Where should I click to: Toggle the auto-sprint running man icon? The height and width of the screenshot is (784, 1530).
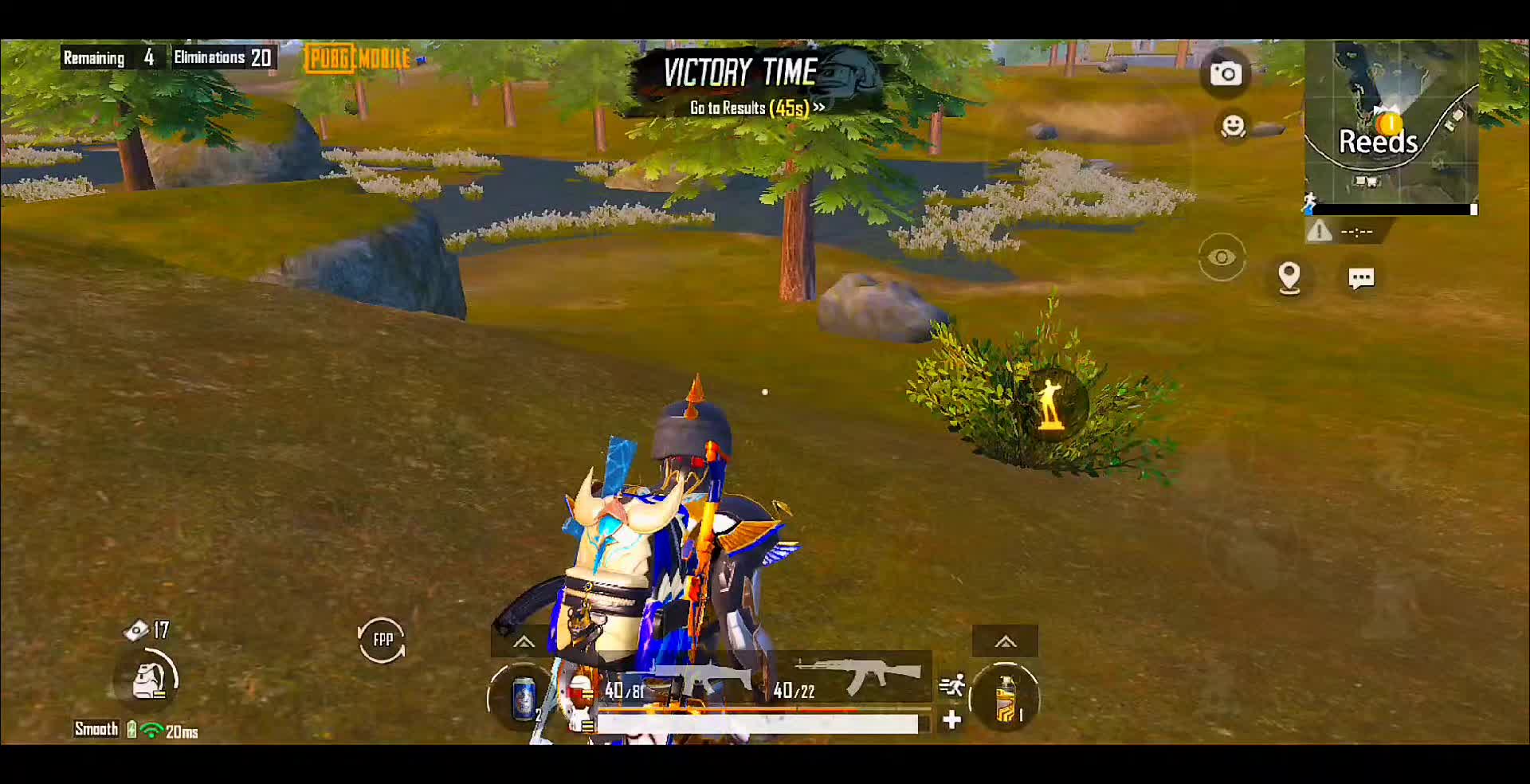coord(951,685)
